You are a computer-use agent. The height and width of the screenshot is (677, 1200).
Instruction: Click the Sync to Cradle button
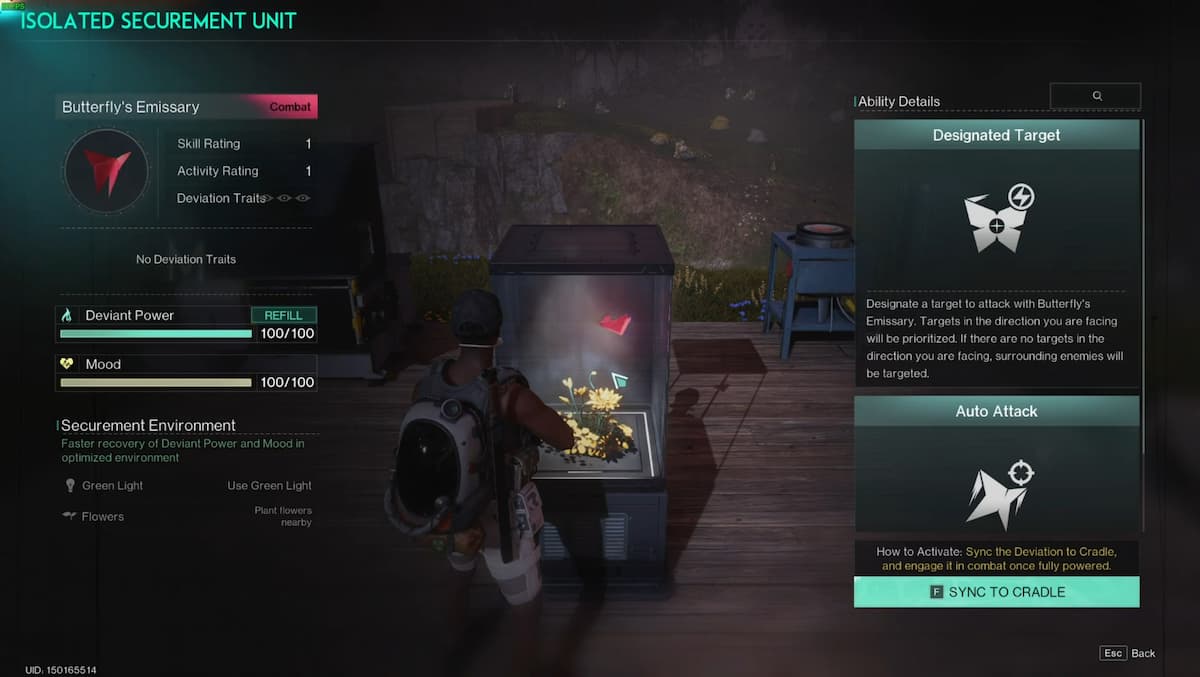click(x=996, y=592)
